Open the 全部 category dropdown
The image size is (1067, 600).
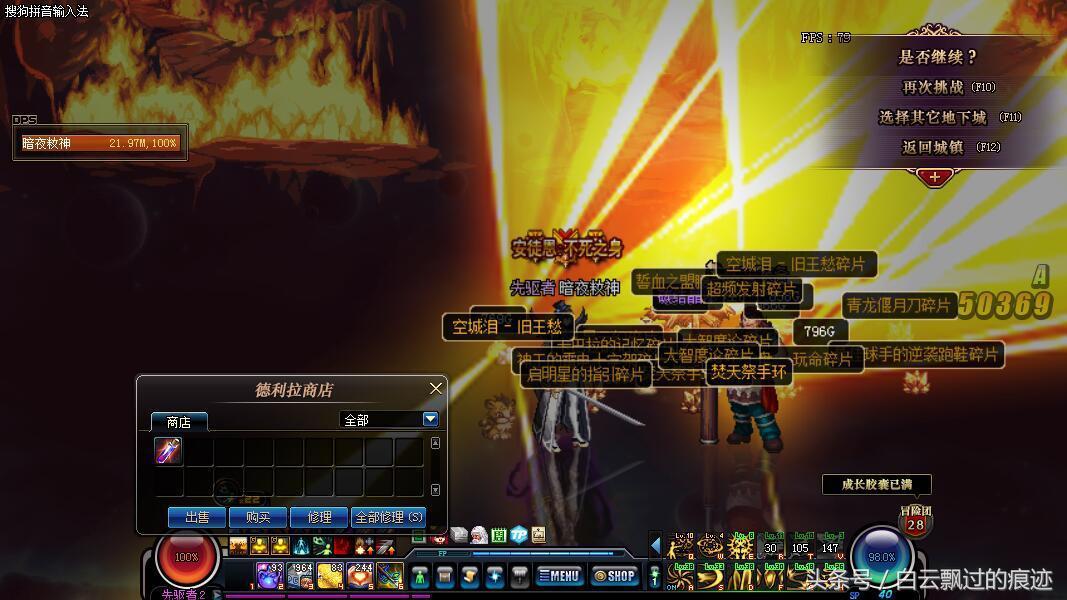(x=430, y=420)
